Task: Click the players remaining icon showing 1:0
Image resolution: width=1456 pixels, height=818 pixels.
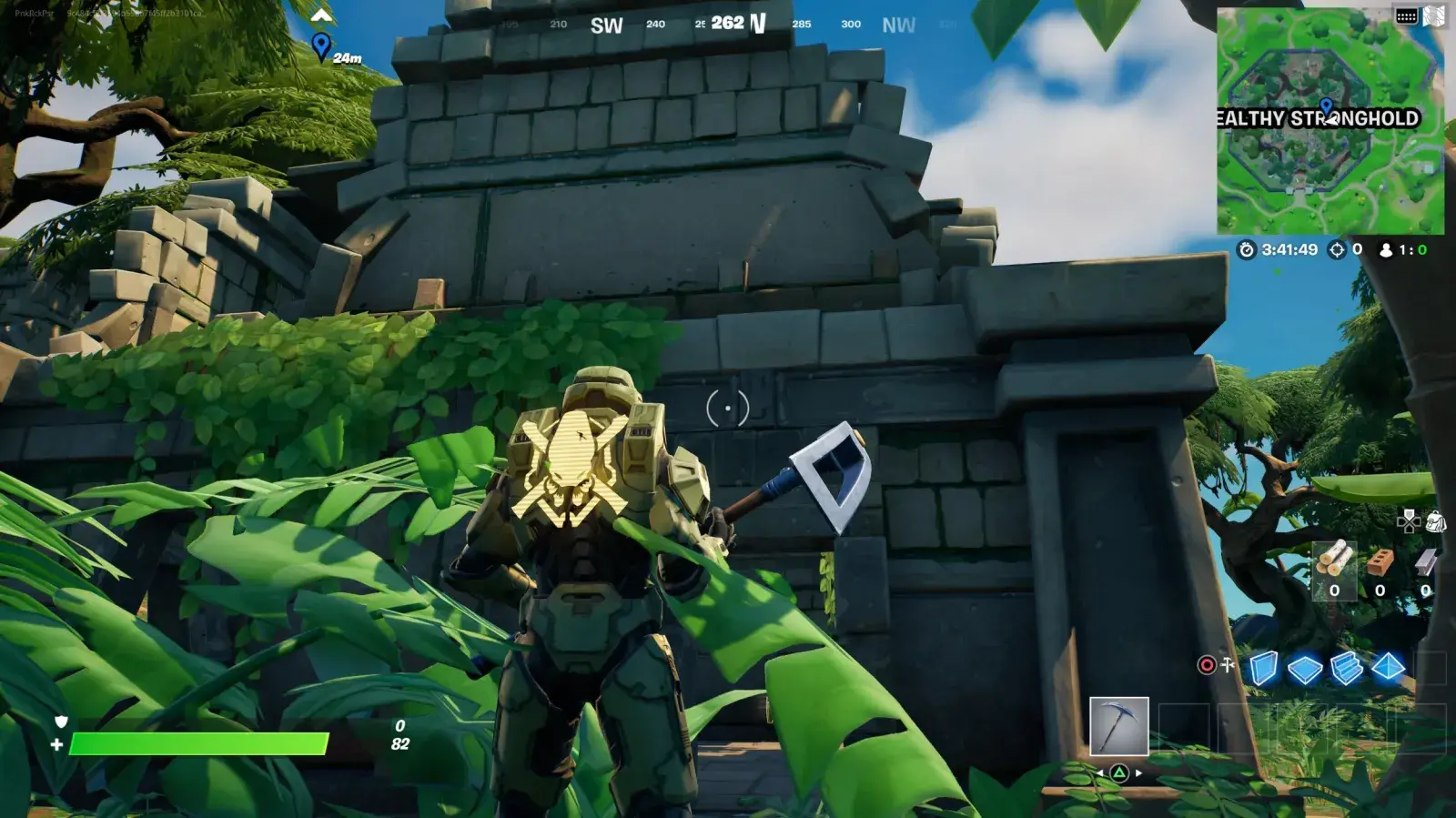Action: pos(1387,250)
